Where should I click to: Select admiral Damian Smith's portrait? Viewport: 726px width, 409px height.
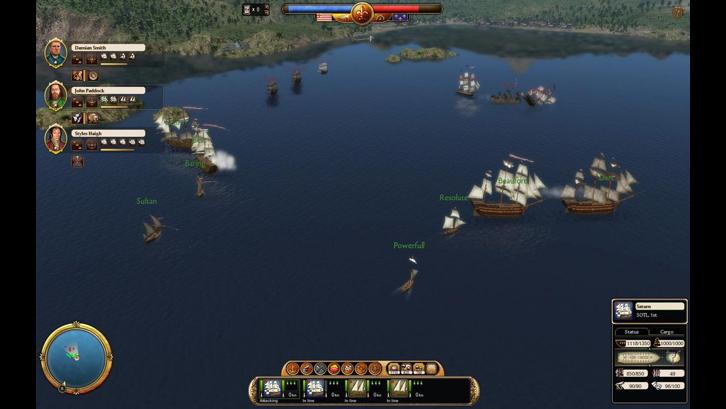tap(55, 52)
